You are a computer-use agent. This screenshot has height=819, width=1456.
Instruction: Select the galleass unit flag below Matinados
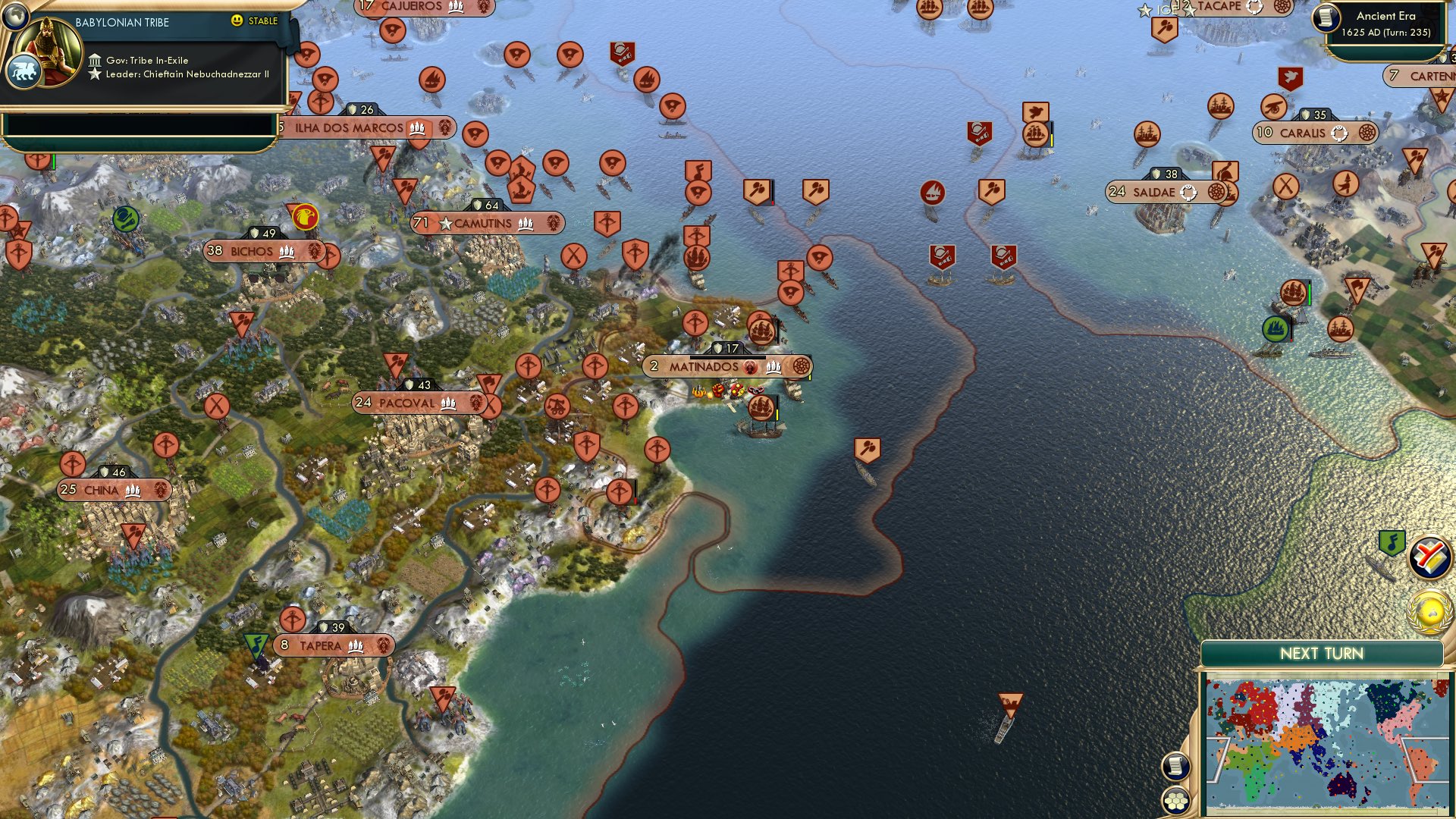coord(762,407)
